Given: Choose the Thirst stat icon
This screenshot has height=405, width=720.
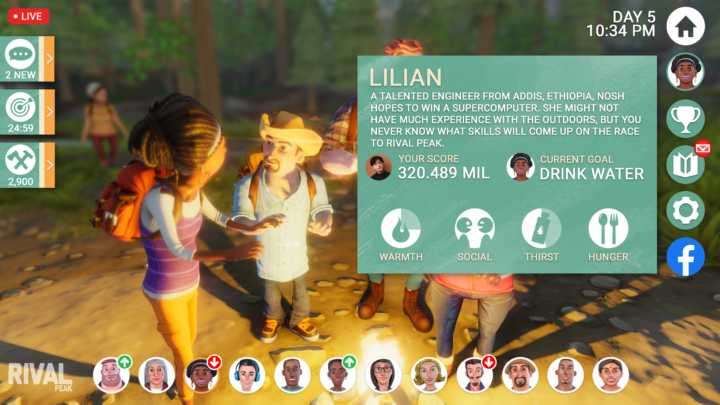Looking at the screenshot, I should click(x=541, y=229).
